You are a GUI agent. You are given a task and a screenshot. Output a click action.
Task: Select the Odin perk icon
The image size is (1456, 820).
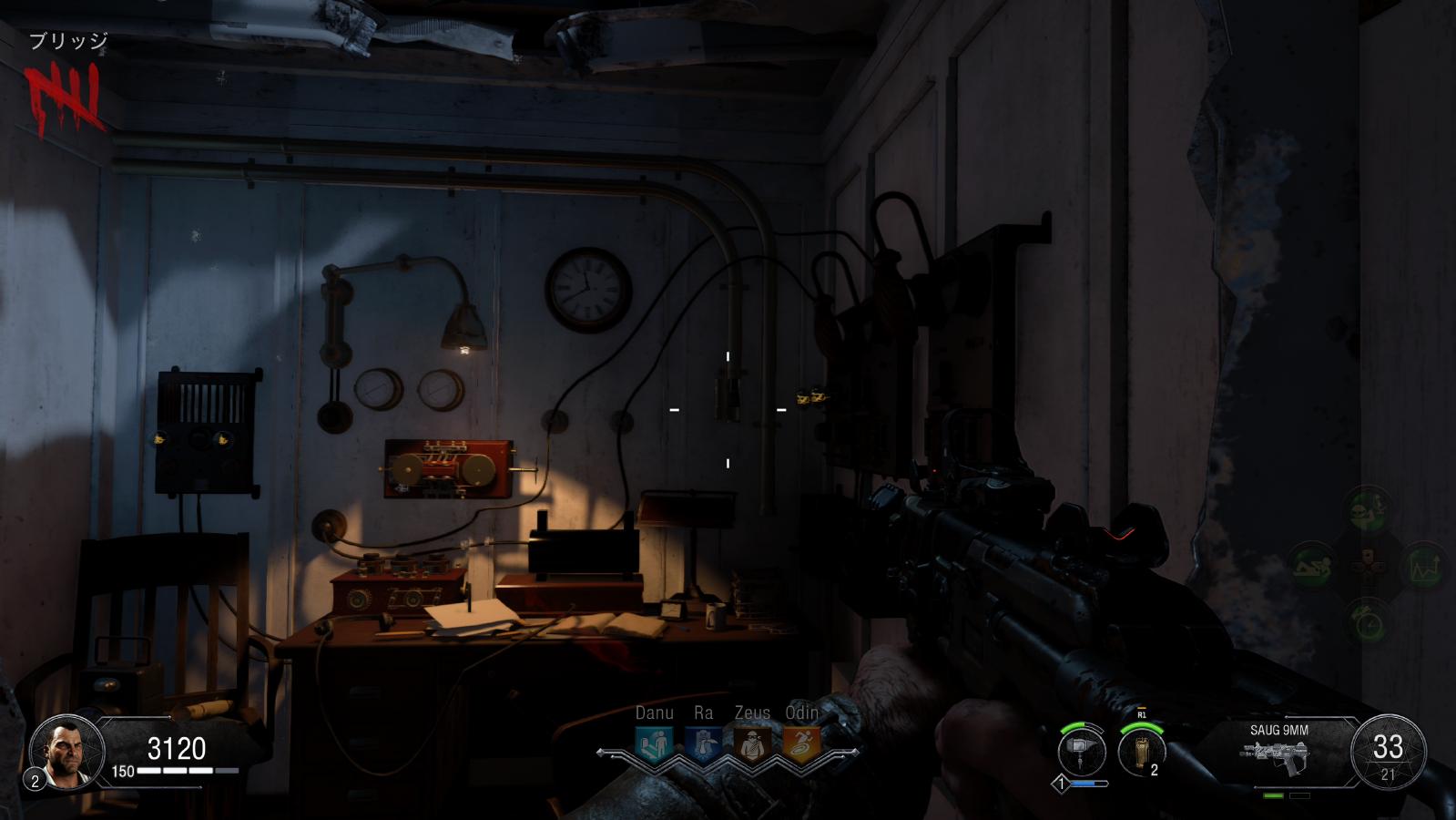801,744
